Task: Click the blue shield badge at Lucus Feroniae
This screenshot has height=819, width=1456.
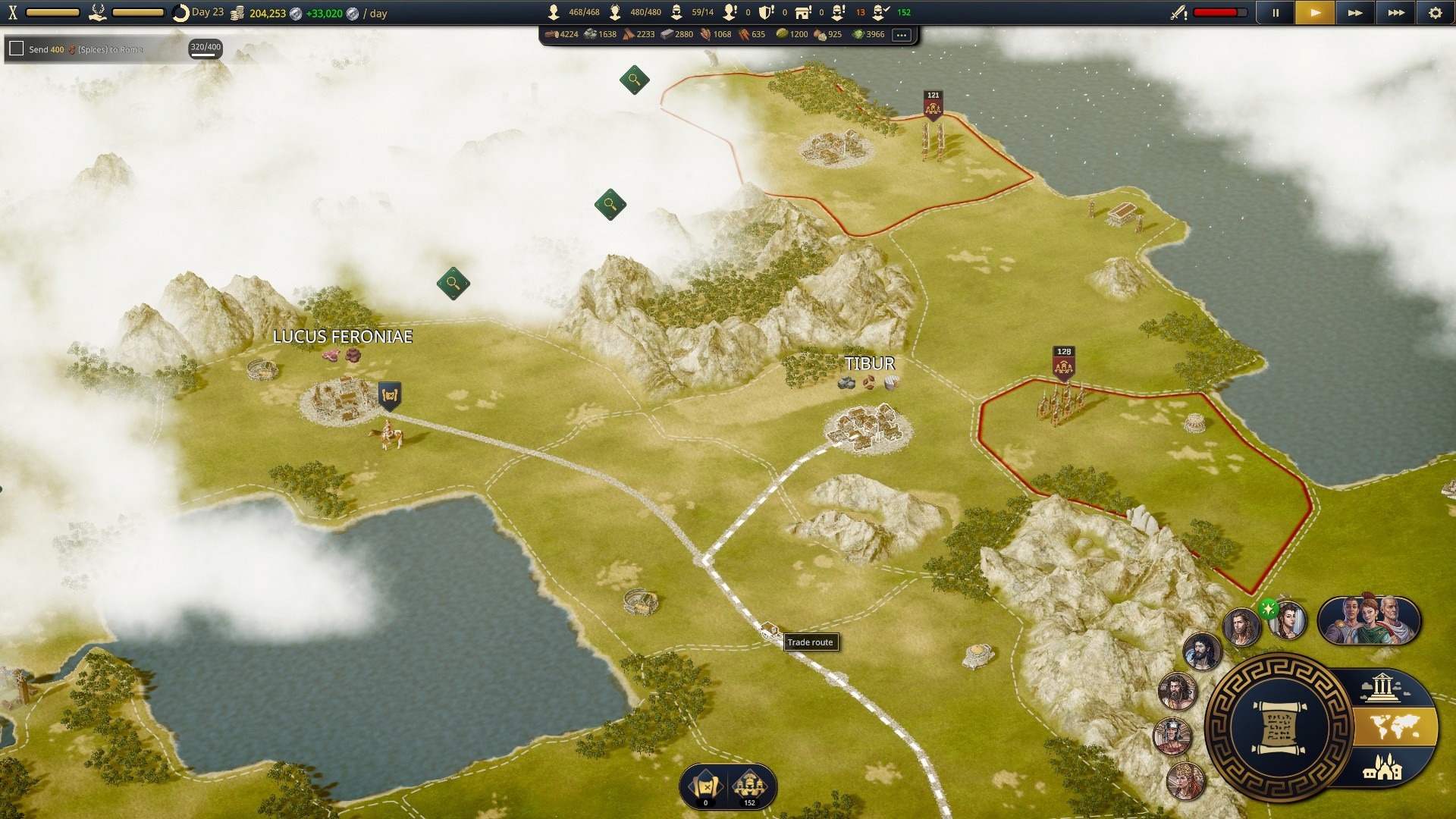Action: click(x=390, y=395)
